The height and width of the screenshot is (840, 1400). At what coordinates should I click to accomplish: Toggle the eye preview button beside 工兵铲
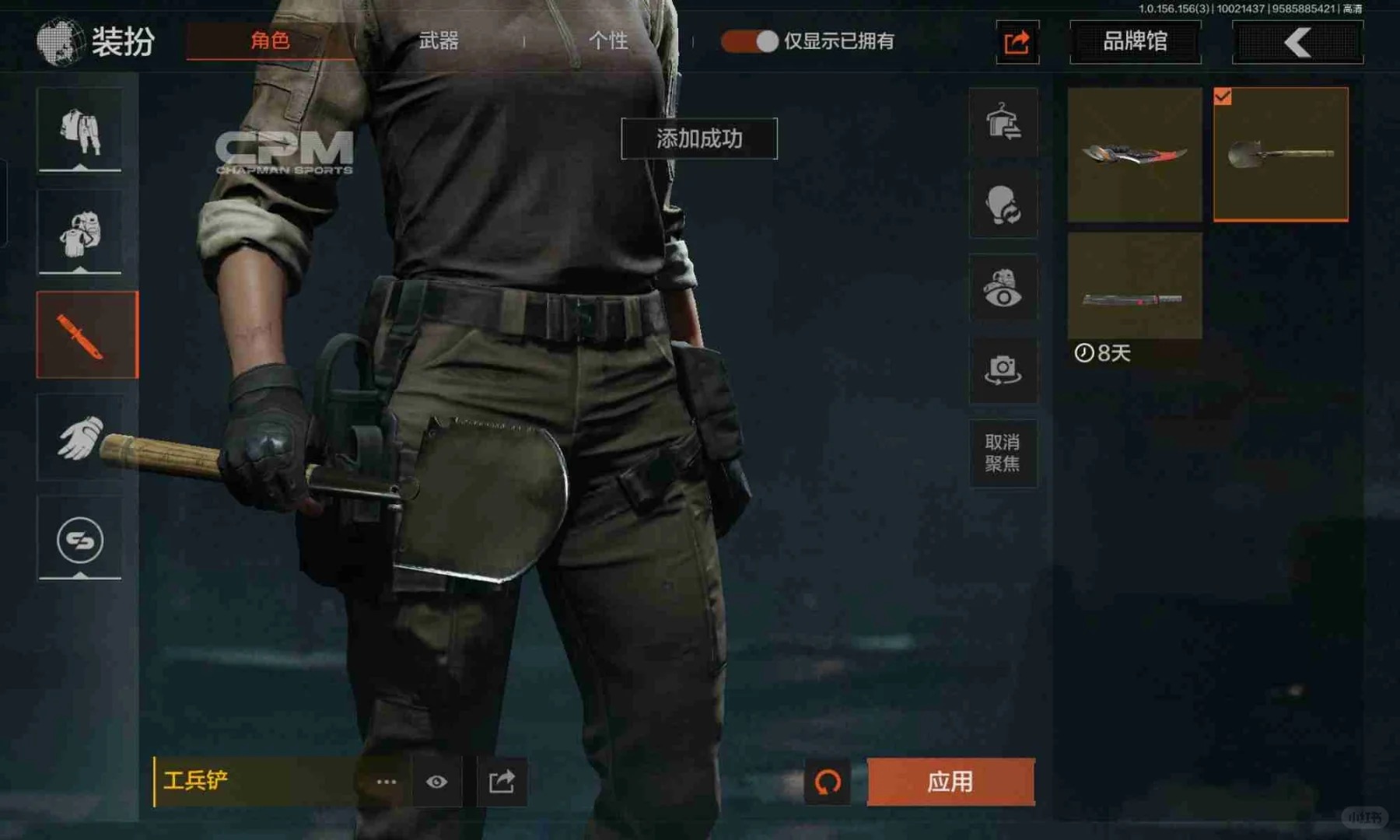[x=437, y=782]
